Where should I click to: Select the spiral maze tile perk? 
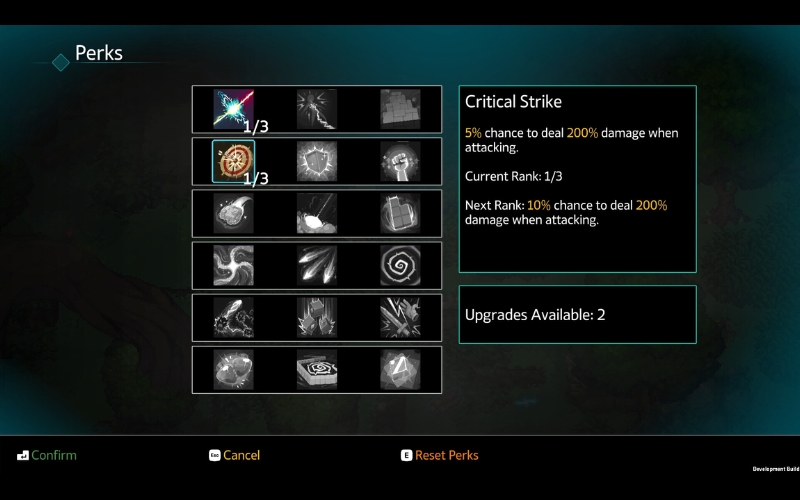[317, 369]
